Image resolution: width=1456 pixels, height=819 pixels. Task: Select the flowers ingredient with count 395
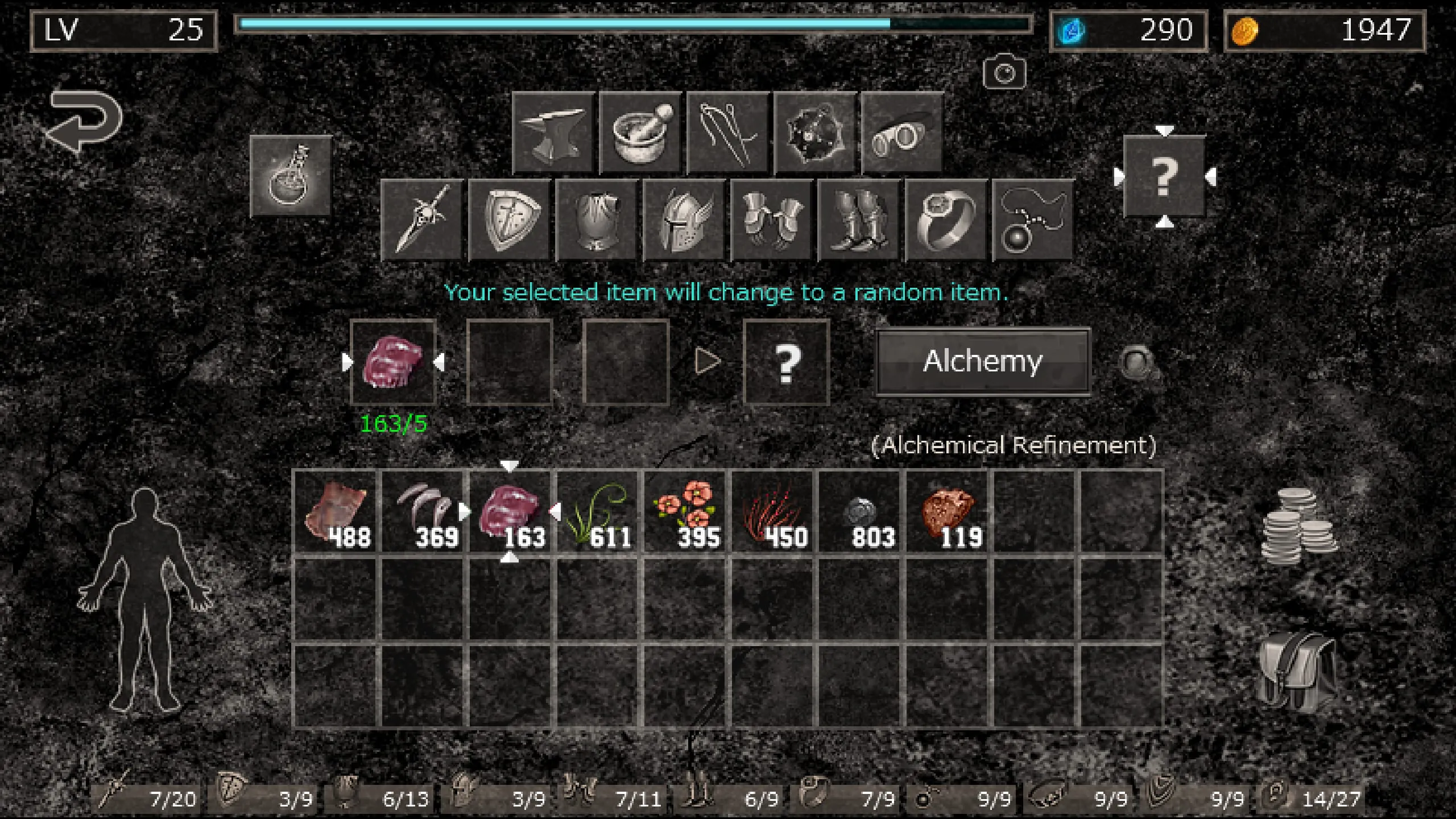(x=685, y=515)
